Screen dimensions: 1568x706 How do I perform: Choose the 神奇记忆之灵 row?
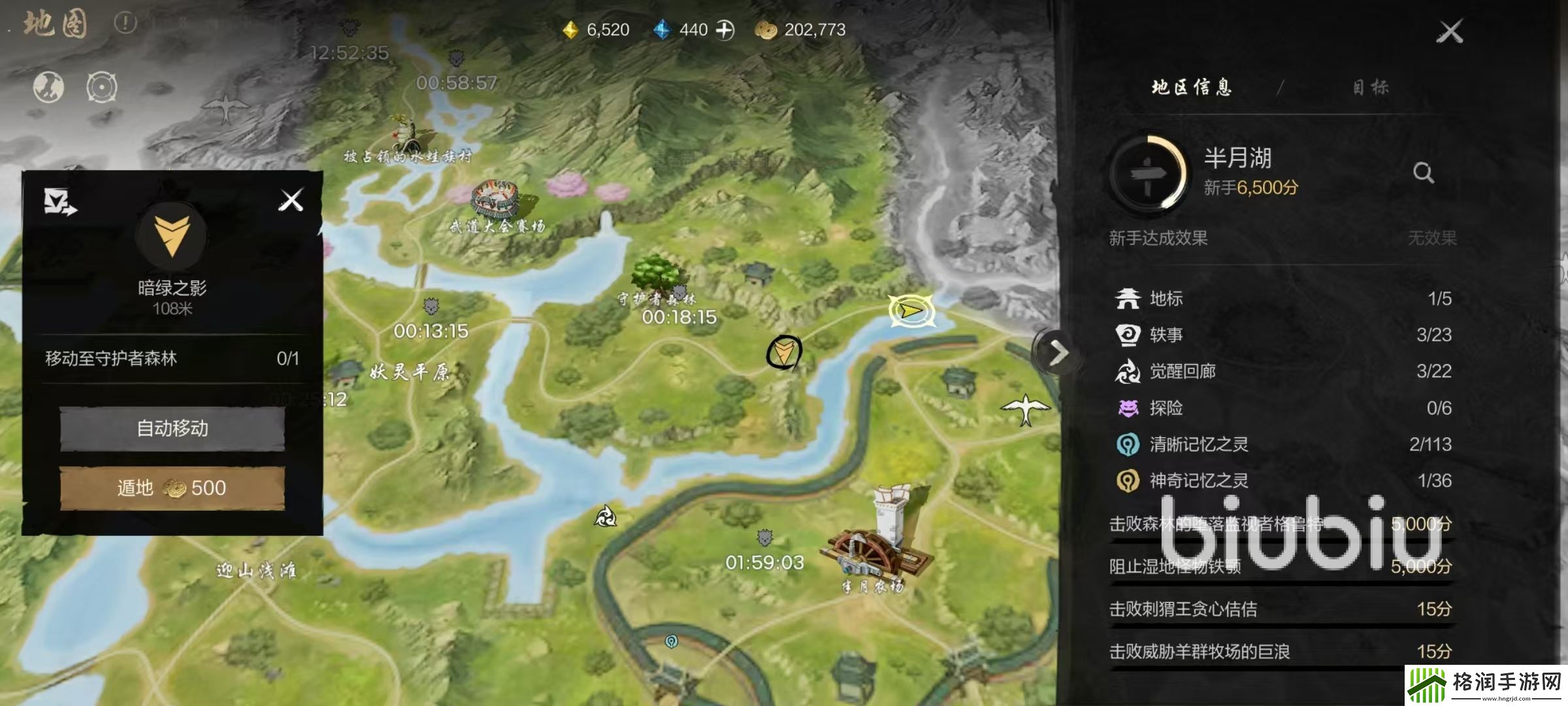point(1282,481)
